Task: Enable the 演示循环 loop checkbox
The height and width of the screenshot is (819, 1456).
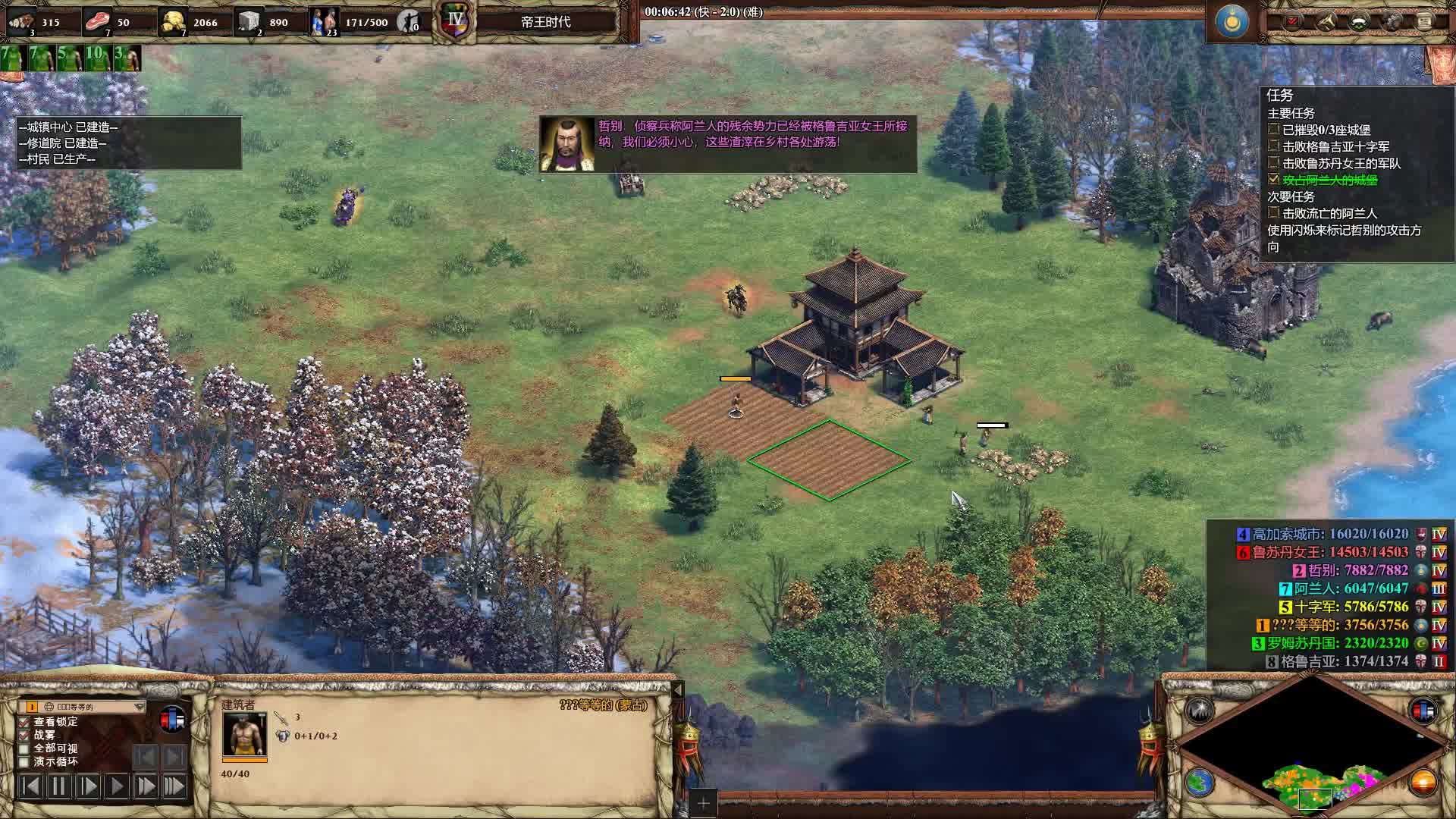Action: click(24, 762)
